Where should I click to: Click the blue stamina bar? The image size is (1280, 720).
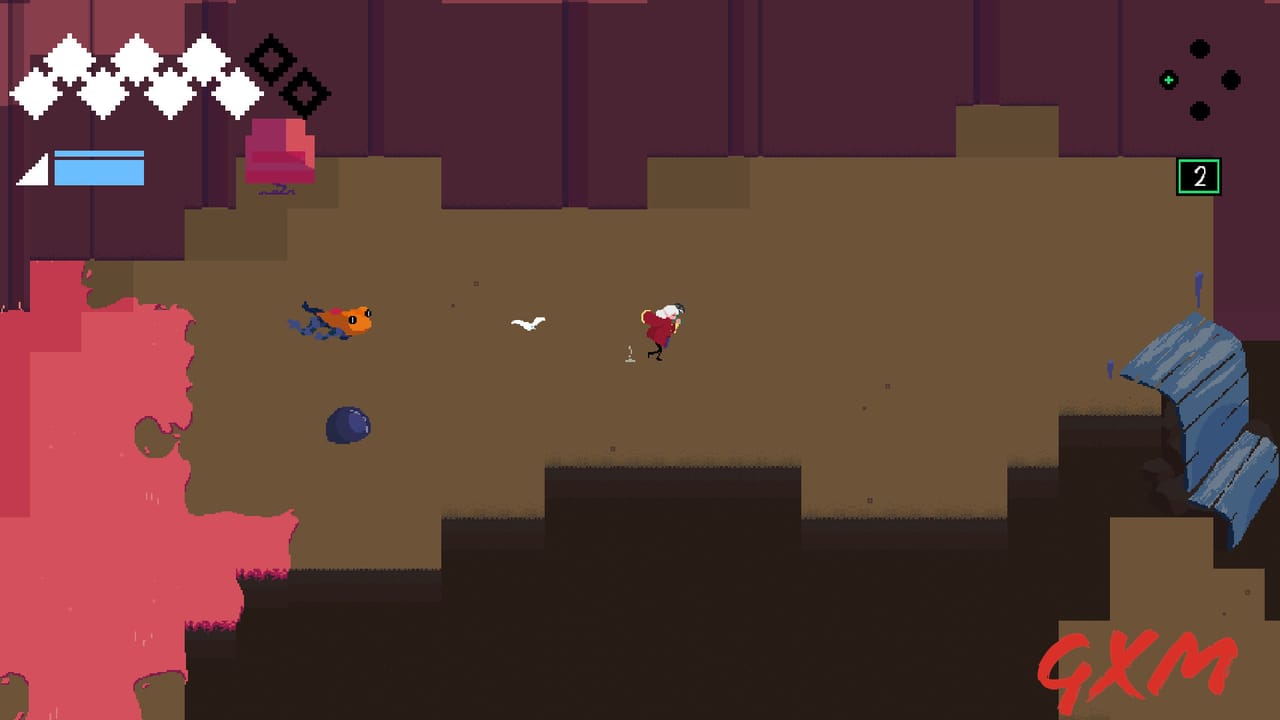coord(98,168)
